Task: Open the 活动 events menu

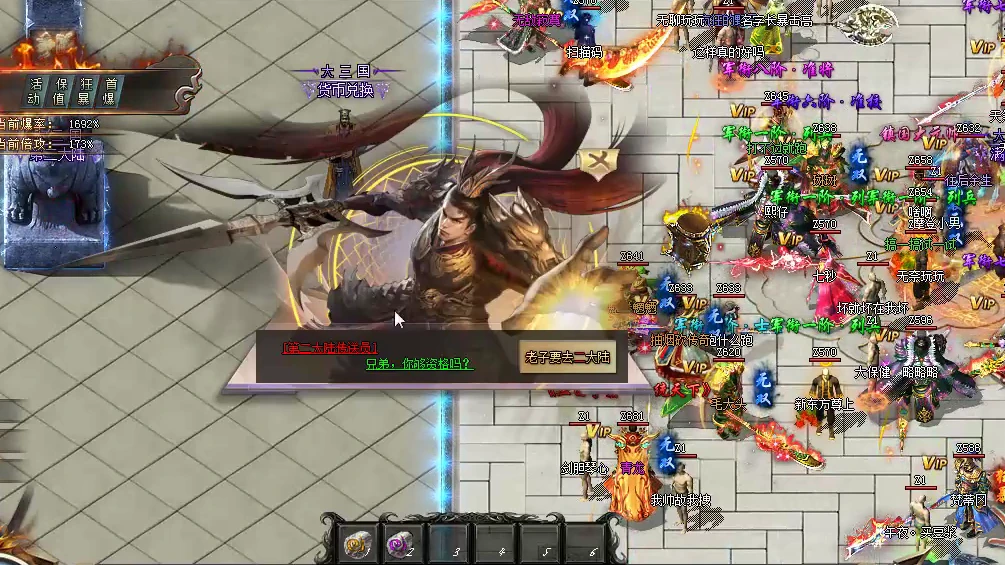Action: [36, 91]
